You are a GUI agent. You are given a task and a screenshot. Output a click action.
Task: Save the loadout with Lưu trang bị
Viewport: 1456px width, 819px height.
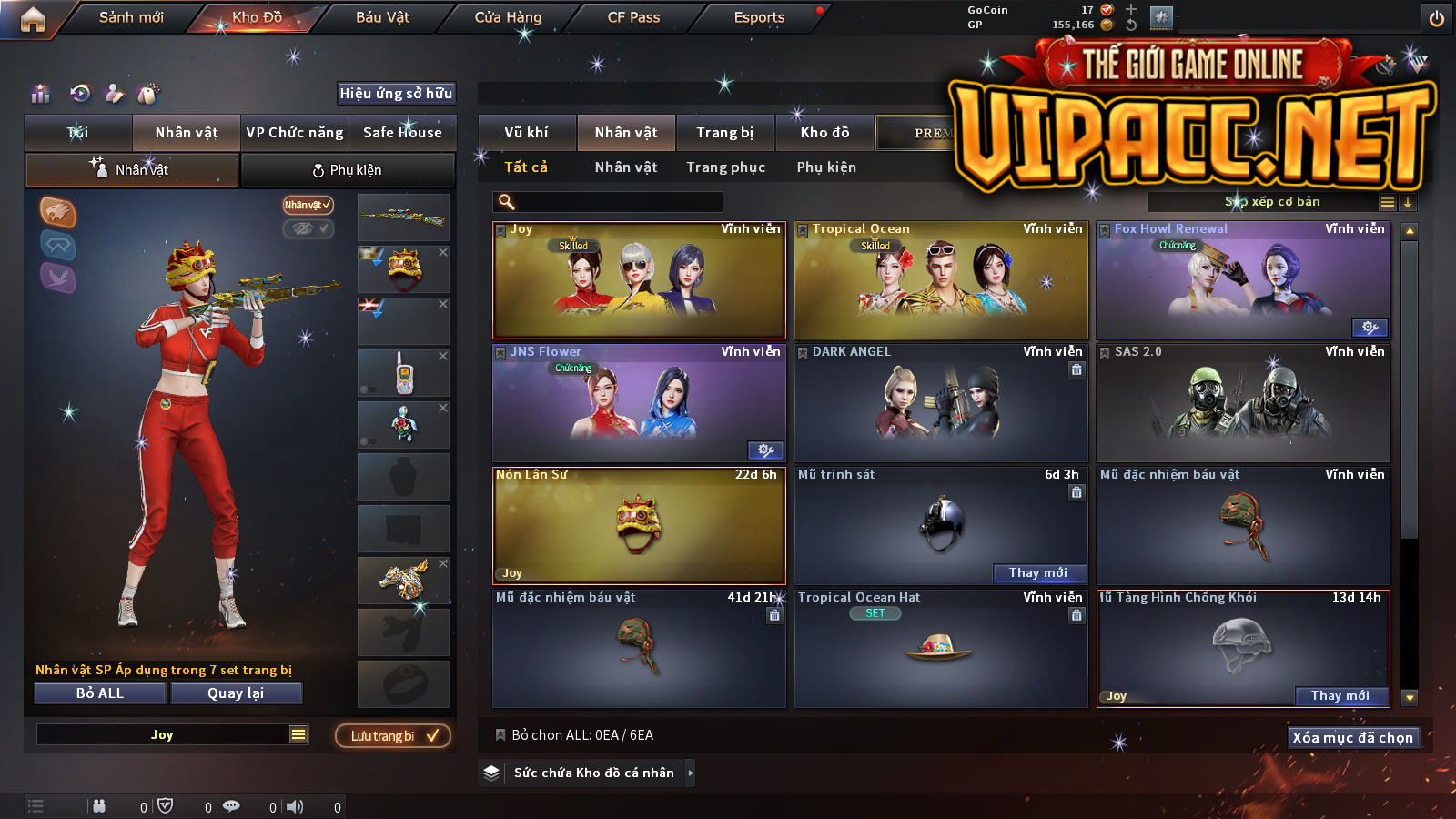(x=393, y=736)
